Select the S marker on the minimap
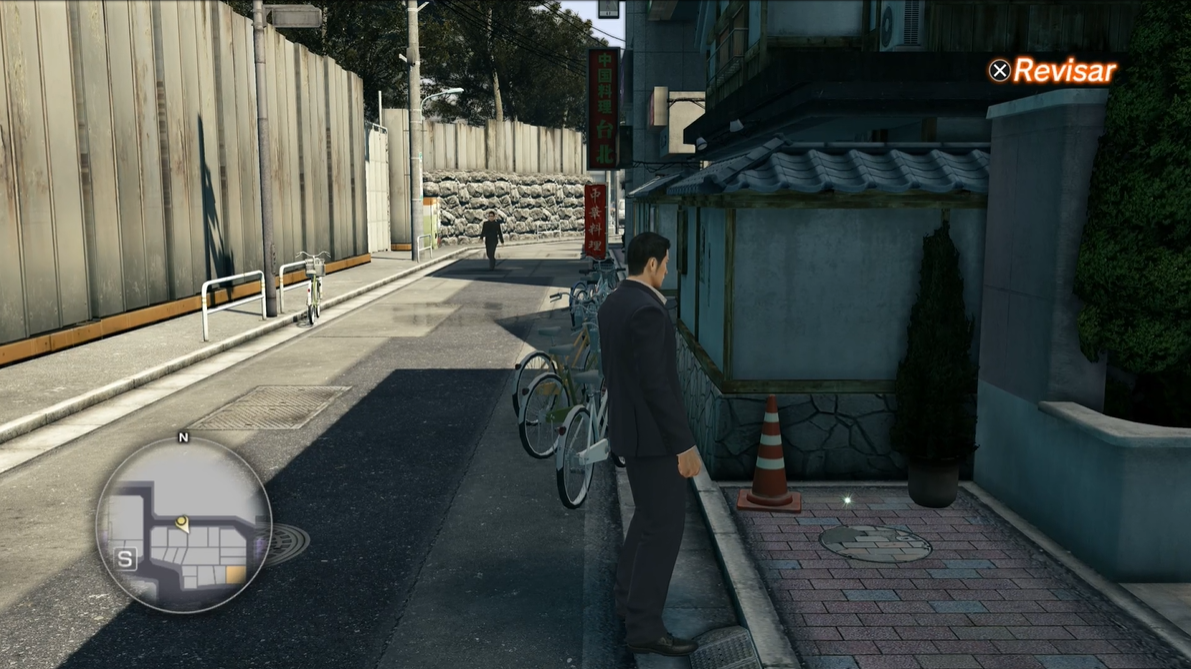The width and height of the screenshot is (1191, 669). pyautogui.click(x=126, y=560)
